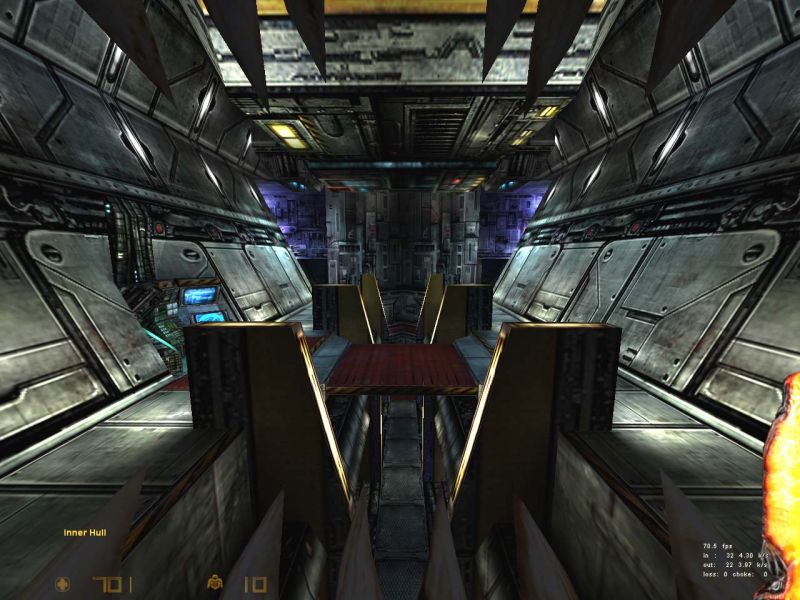Select the health cross icon
The height and width of the screenshot is (600, 800).
coord(65,583)
